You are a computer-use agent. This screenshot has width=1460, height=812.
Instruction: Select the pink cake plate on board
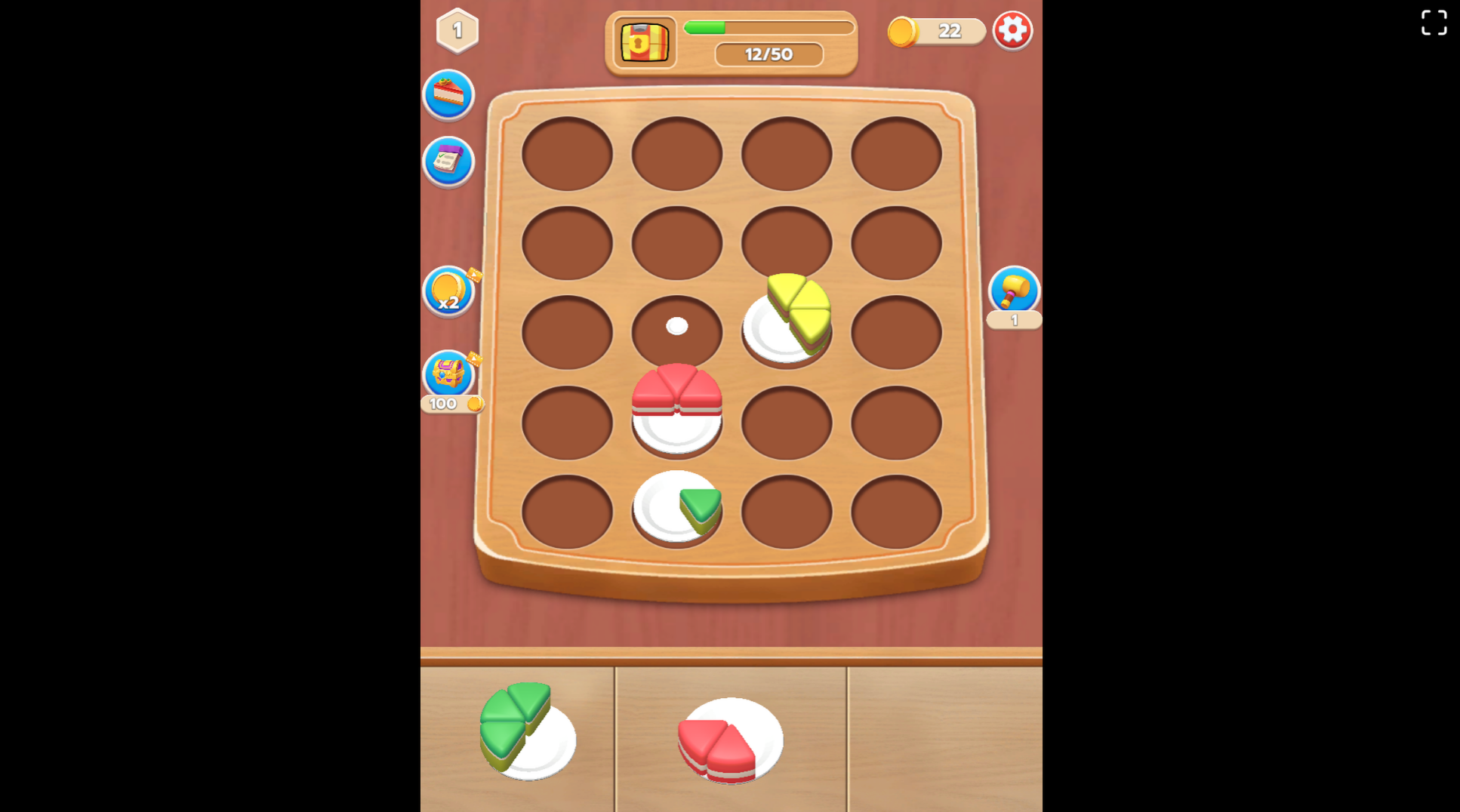click(676, 411)
